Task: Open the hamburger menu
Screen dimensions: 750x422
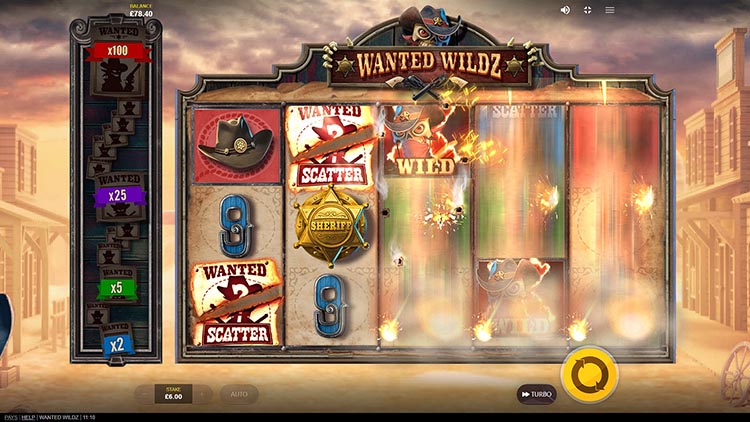Action: (609, 10)
